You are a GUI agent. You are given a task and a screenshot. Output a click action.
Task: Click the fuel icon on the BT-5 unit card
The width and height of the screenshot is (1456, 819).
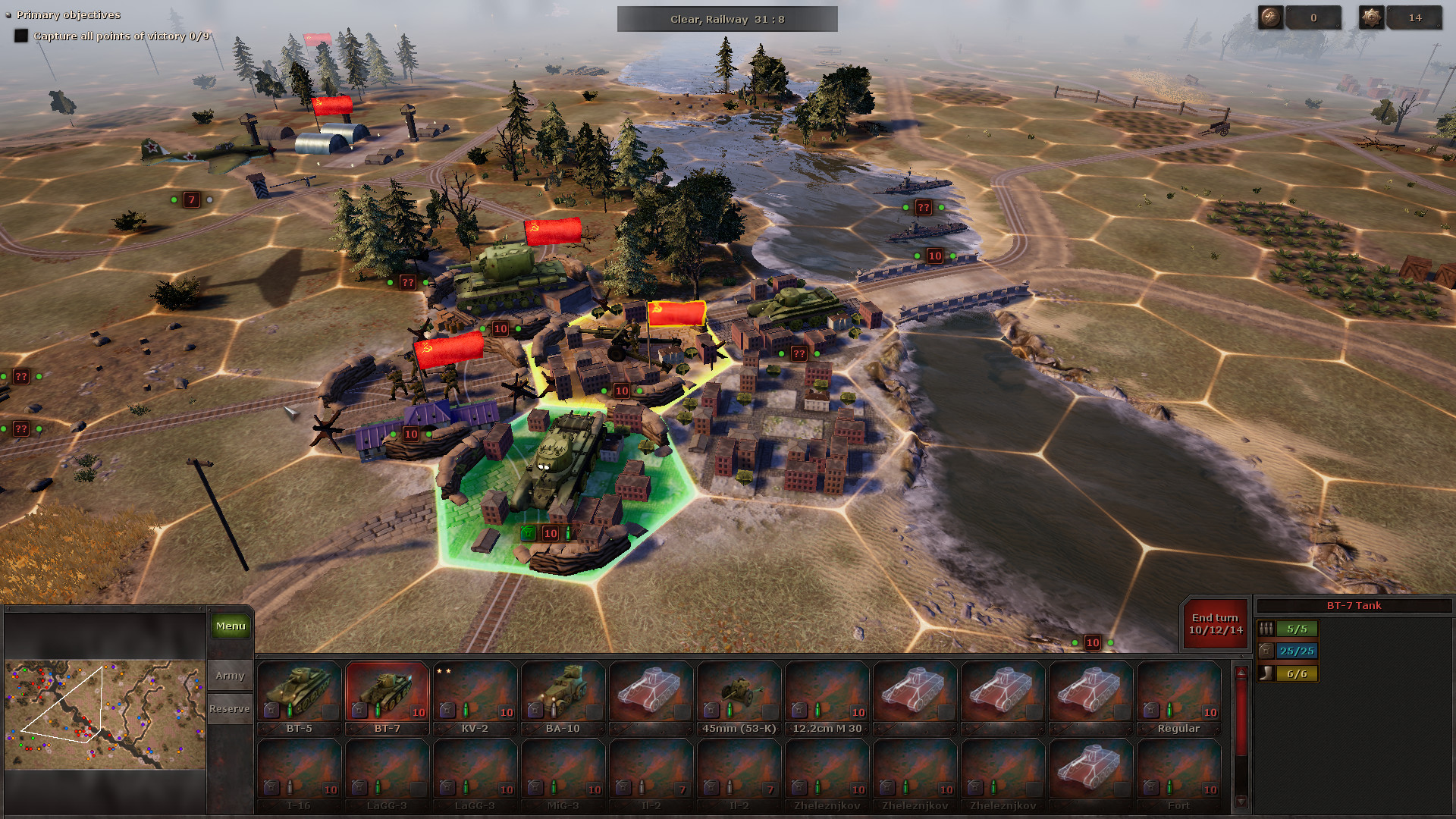272,711
